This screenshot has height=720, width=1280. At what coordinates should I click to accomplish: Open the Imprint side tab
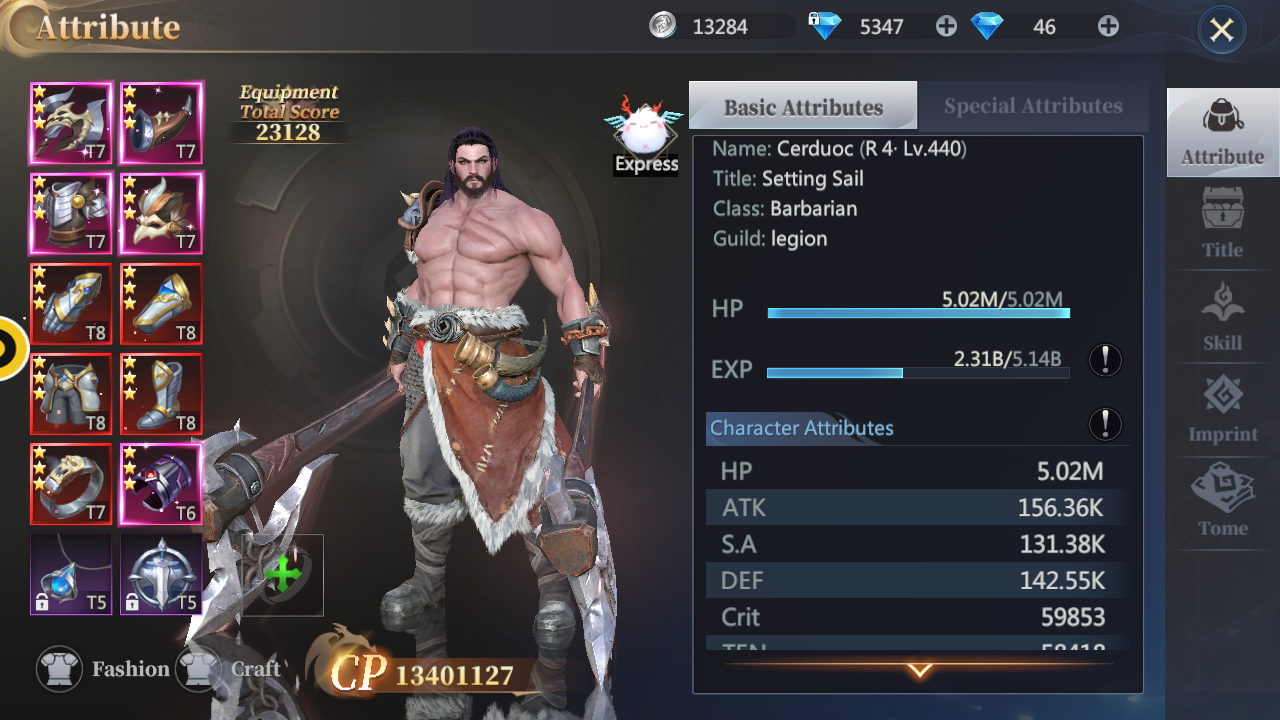coord(1222,408)
